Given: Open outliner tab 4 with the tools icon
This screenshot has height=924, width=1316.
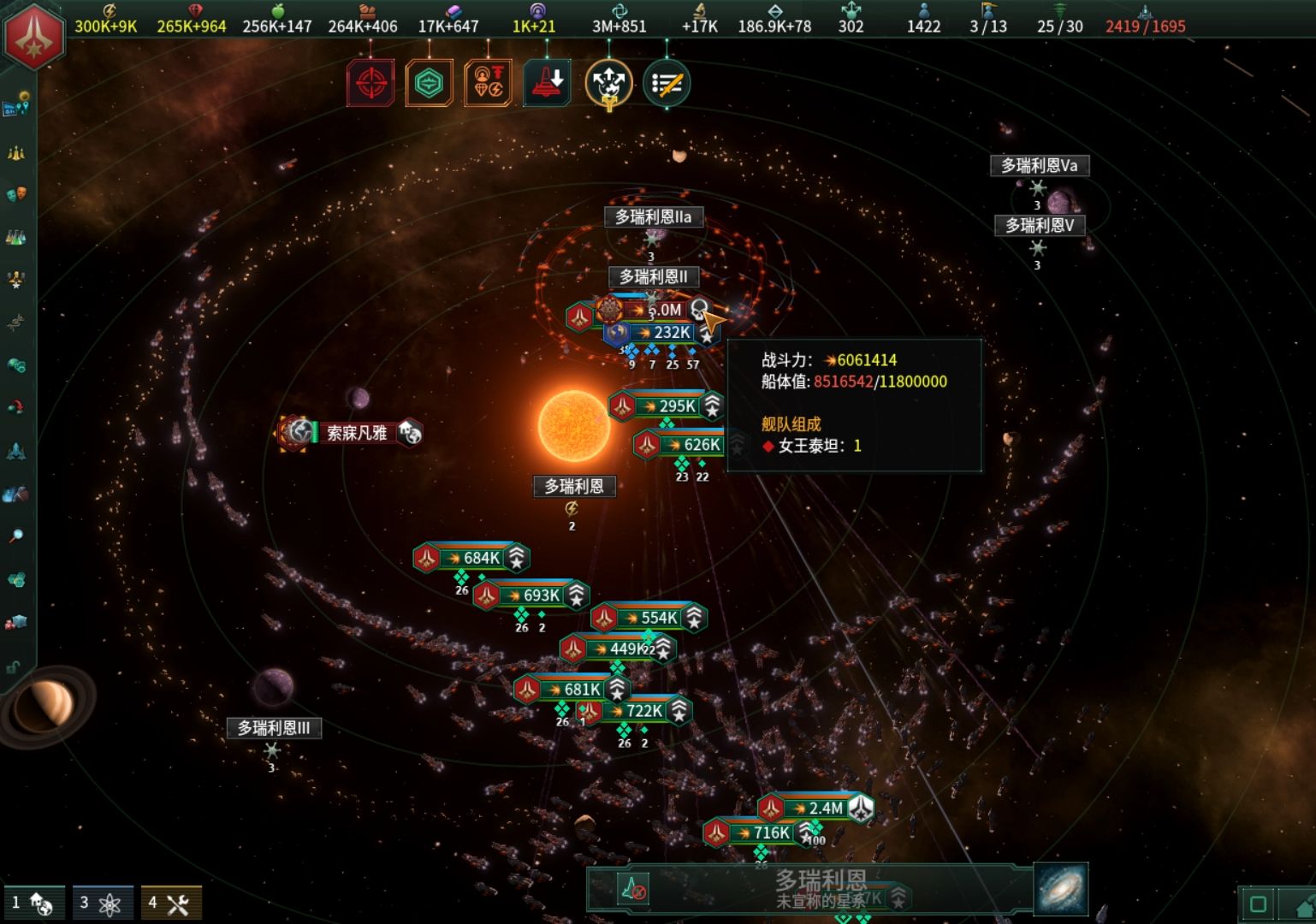Looking at the screenshot, I should click(170, 903).
